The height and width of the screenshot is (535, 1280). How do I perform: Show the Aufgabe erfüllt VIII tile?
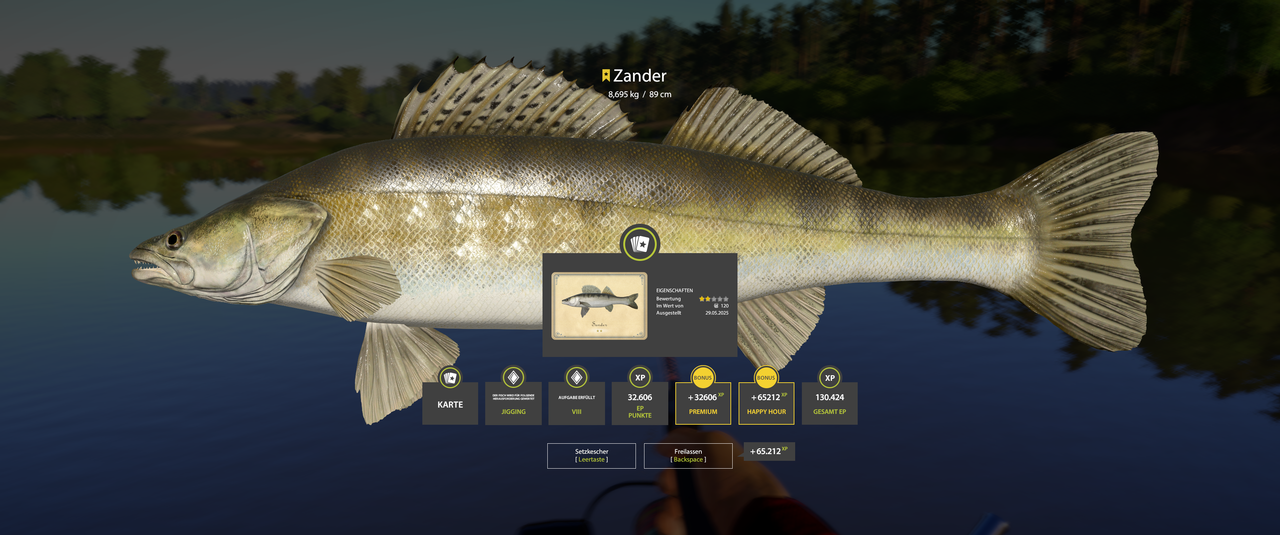pos(576,403)
